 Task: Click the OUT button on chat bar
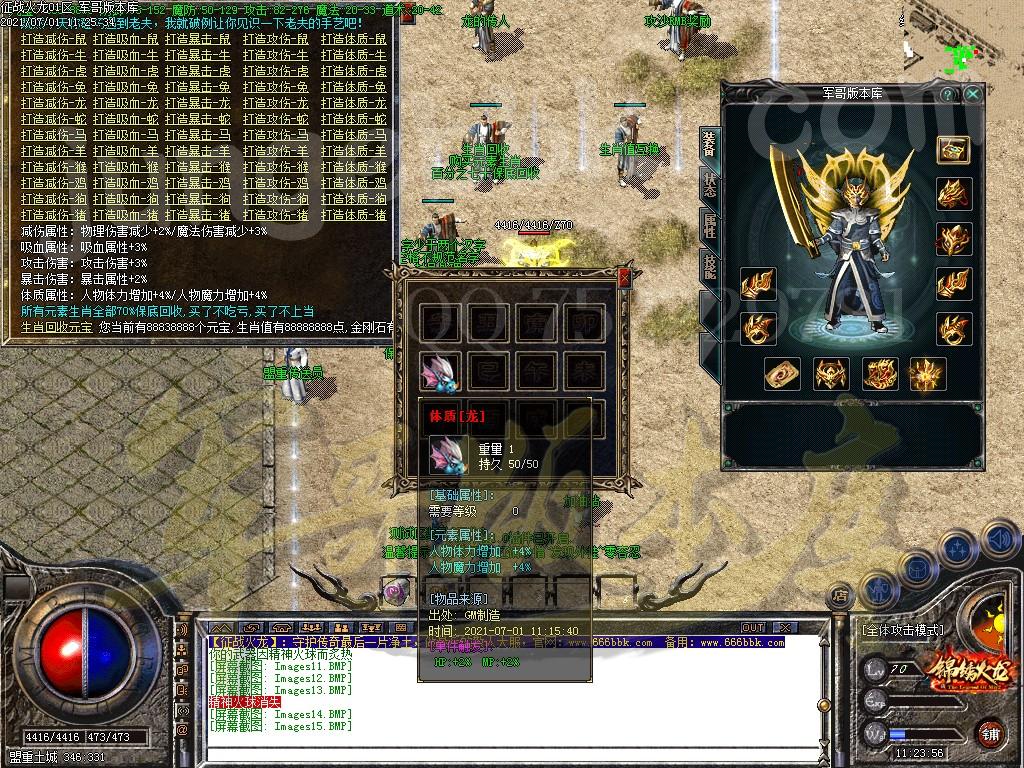pos(753,627)
